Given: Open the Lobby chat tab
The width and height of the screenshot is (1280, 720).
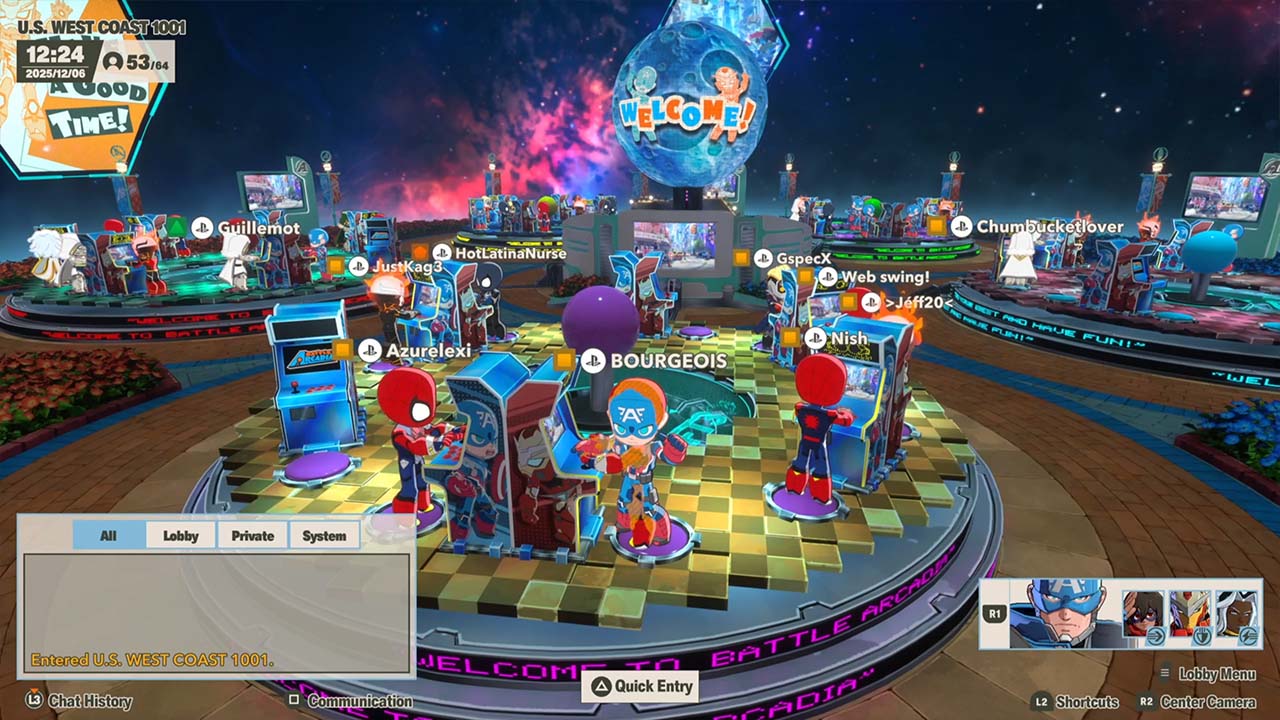Looking at the screenshot, I should click(181, 536).
